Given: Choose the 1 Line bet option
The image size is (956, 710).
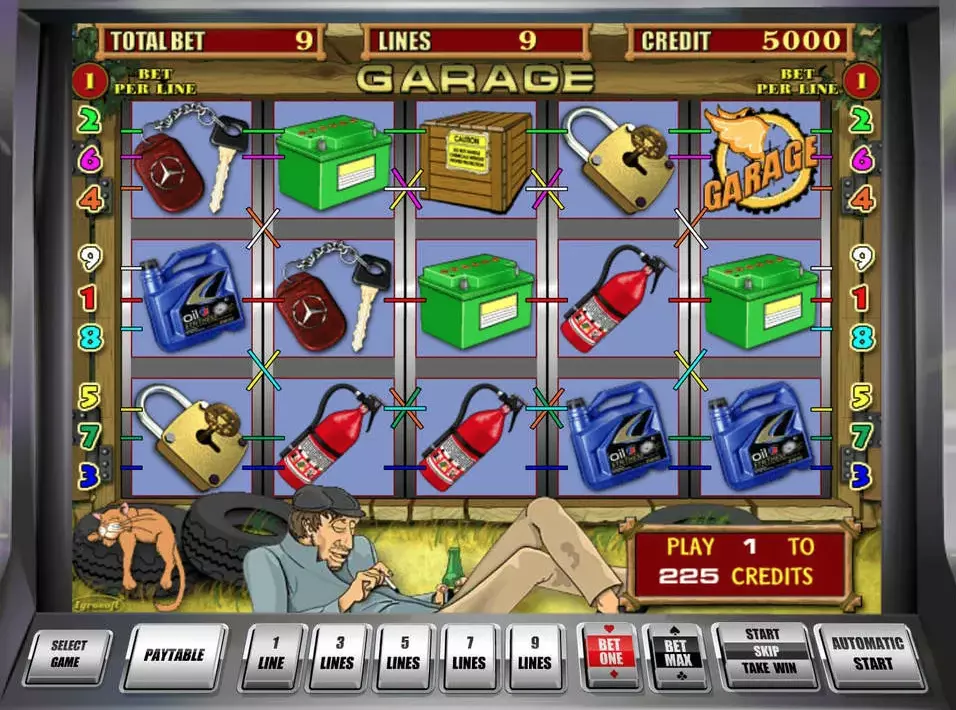Looking at the screenshot, I should pyautogui.click(x=272, y=656).
